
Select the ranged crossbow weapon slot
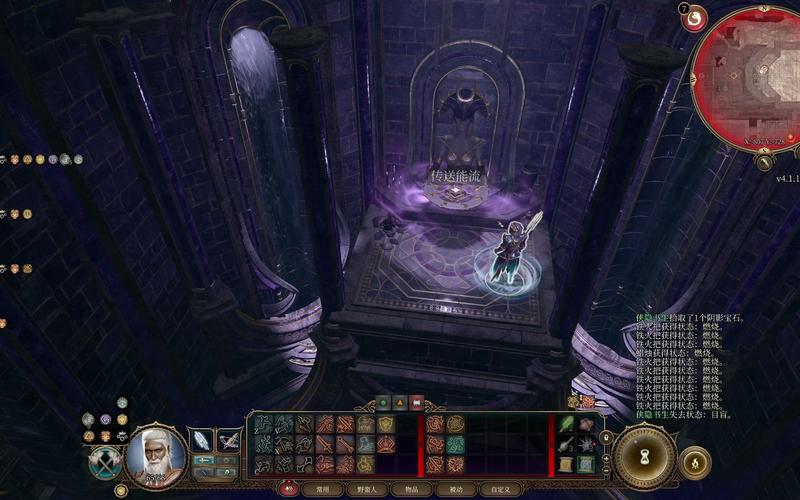[229, 440]
